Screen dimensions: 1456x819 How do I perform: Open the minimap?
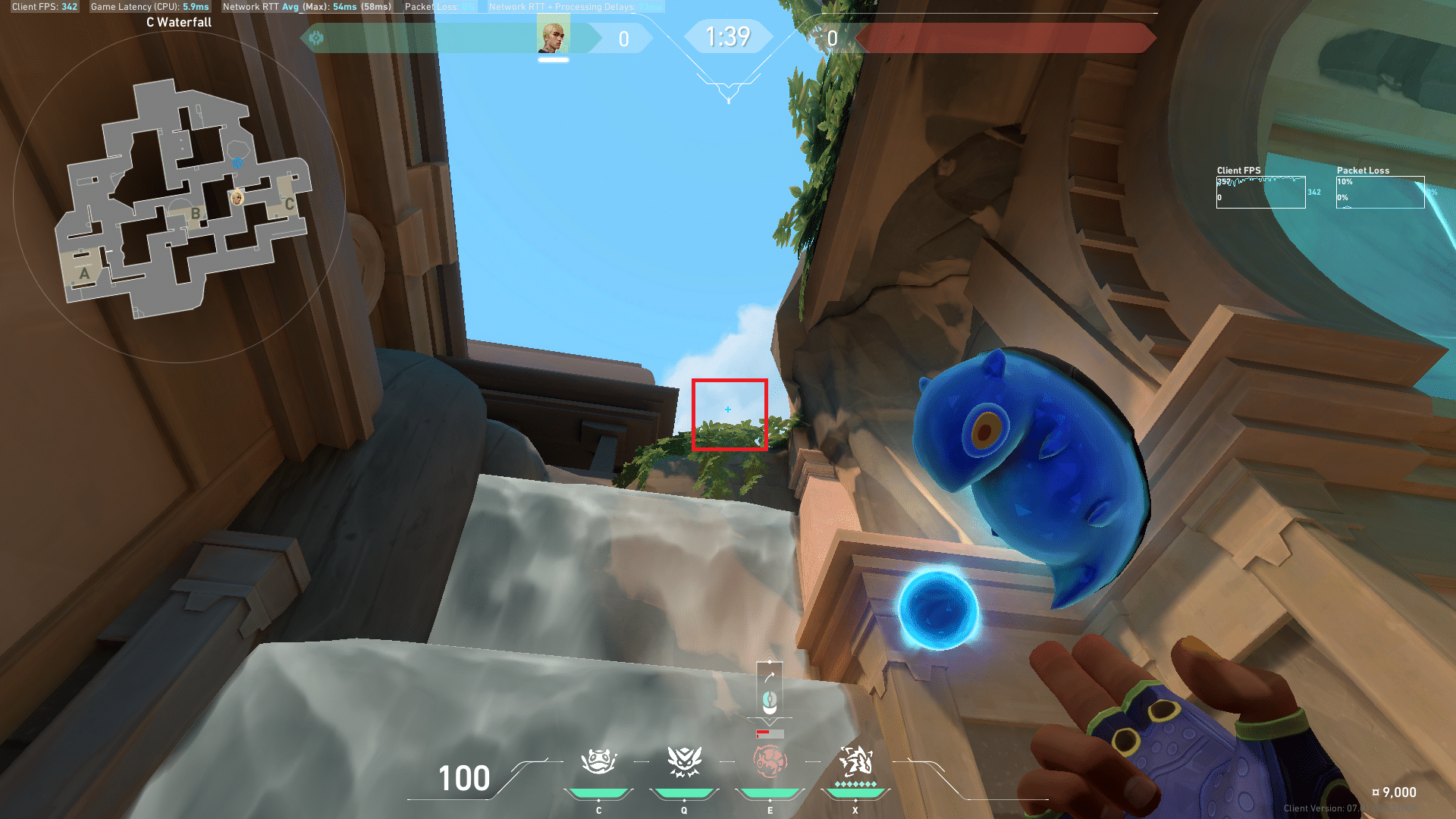coord(180,199)
